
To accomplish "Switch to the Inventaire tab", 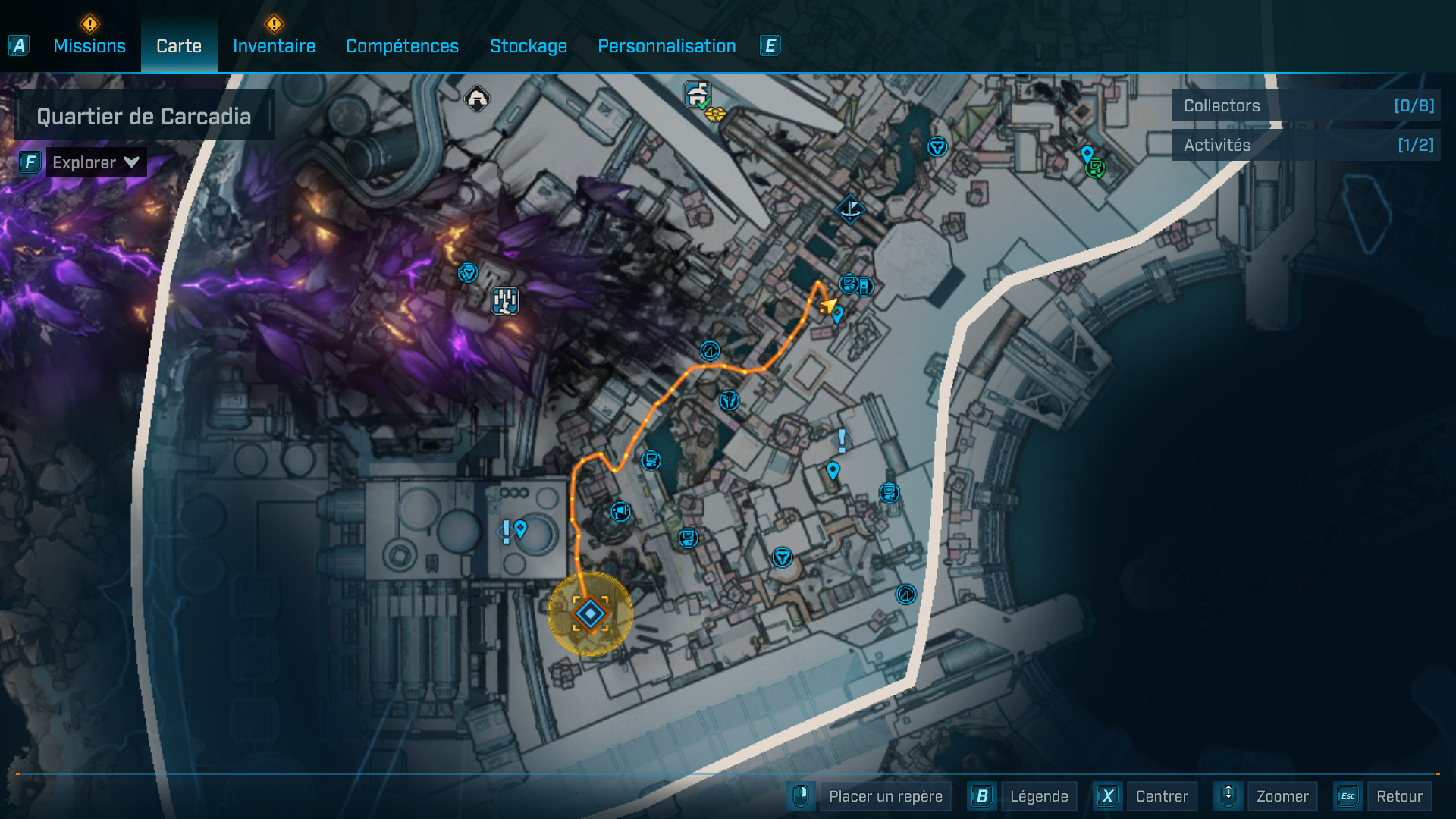I will (275, 45).
